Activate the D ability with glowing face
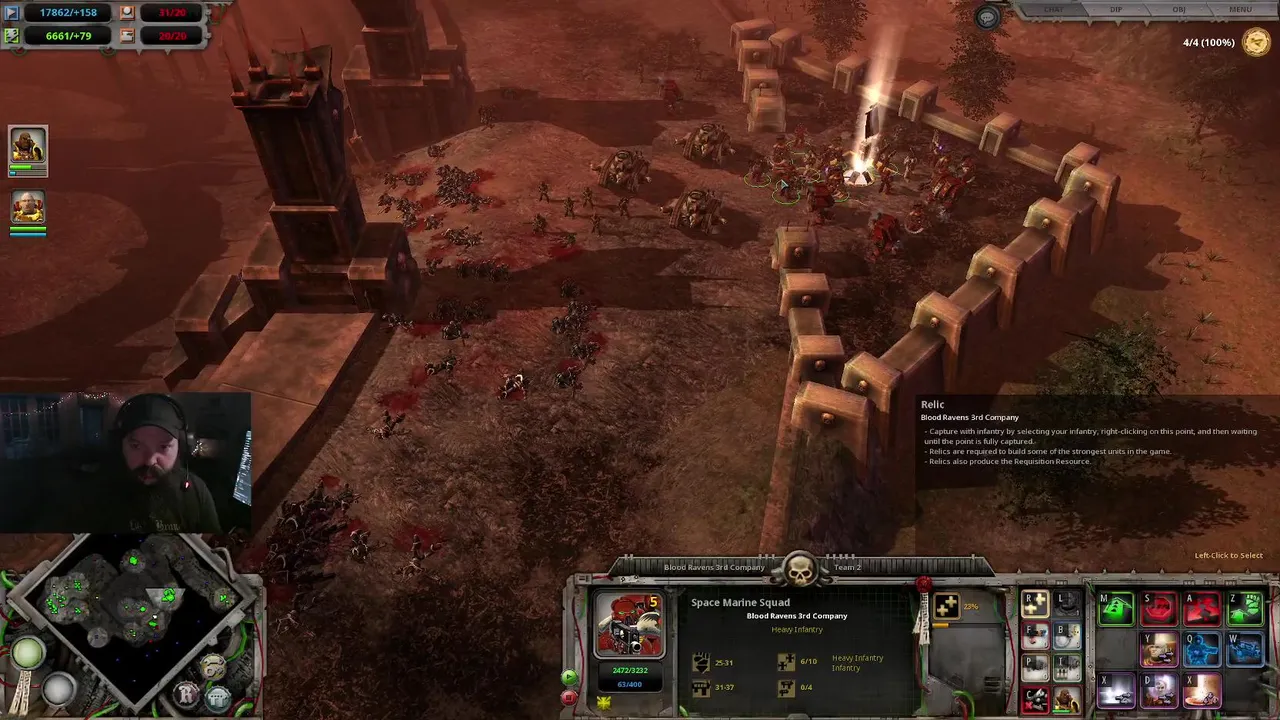Screen dimensions: 1280x720 coord(1159,690)
